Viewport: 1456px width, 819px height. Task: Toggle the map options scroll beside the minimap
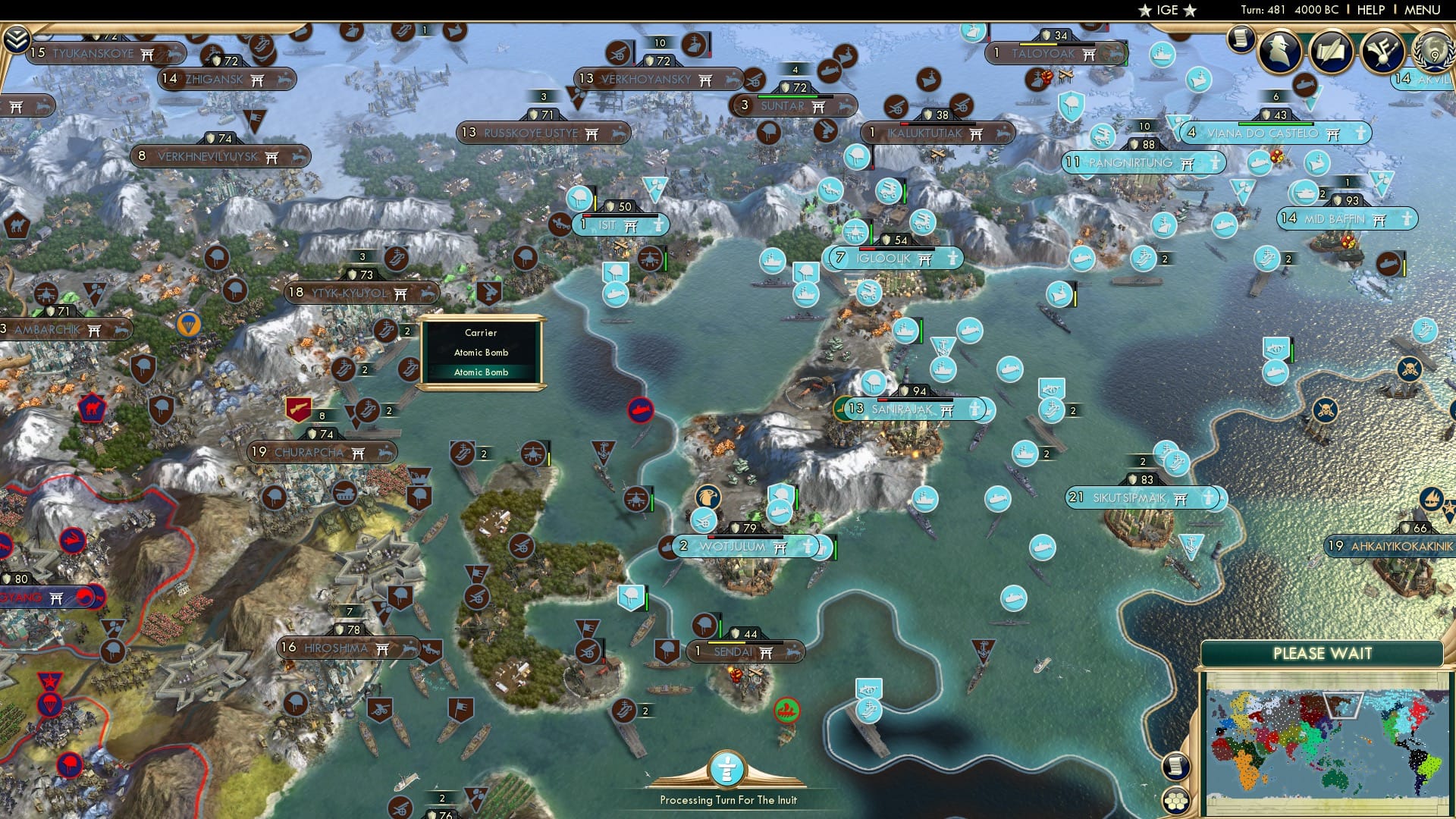coord(1176,766)
